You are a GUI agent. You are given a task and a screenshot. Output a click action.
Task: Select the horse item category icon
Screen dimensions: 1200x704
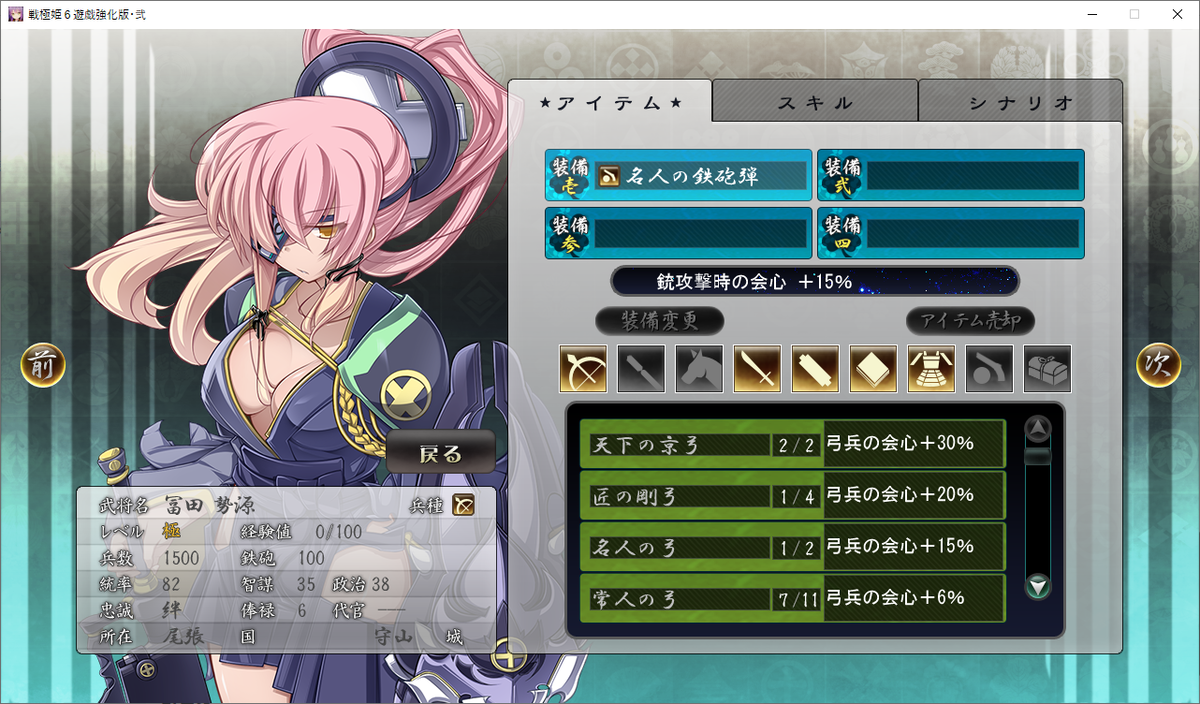point(699,369)
